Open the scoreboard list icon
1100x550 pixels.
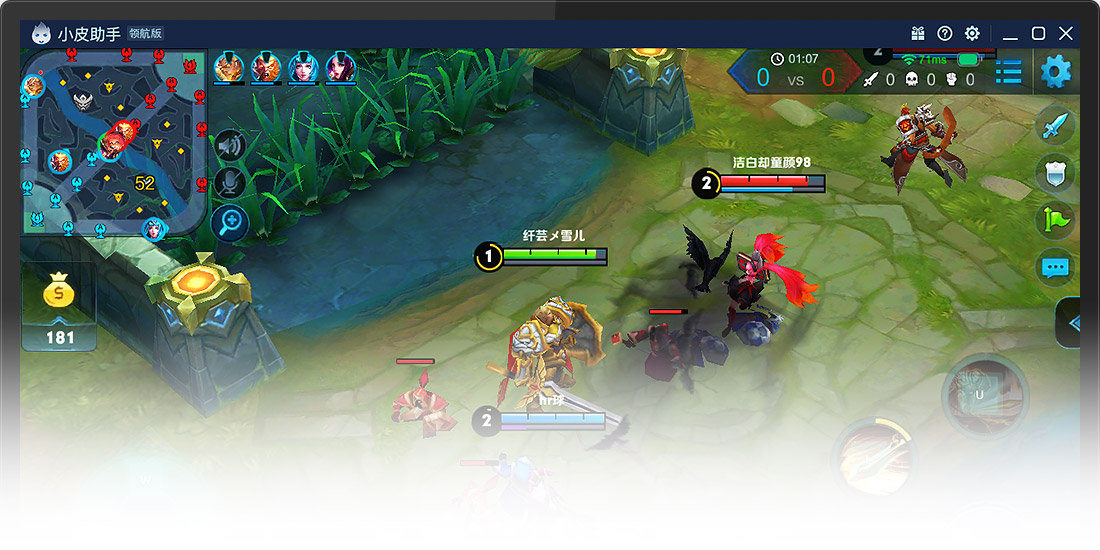pos(1008,72)
